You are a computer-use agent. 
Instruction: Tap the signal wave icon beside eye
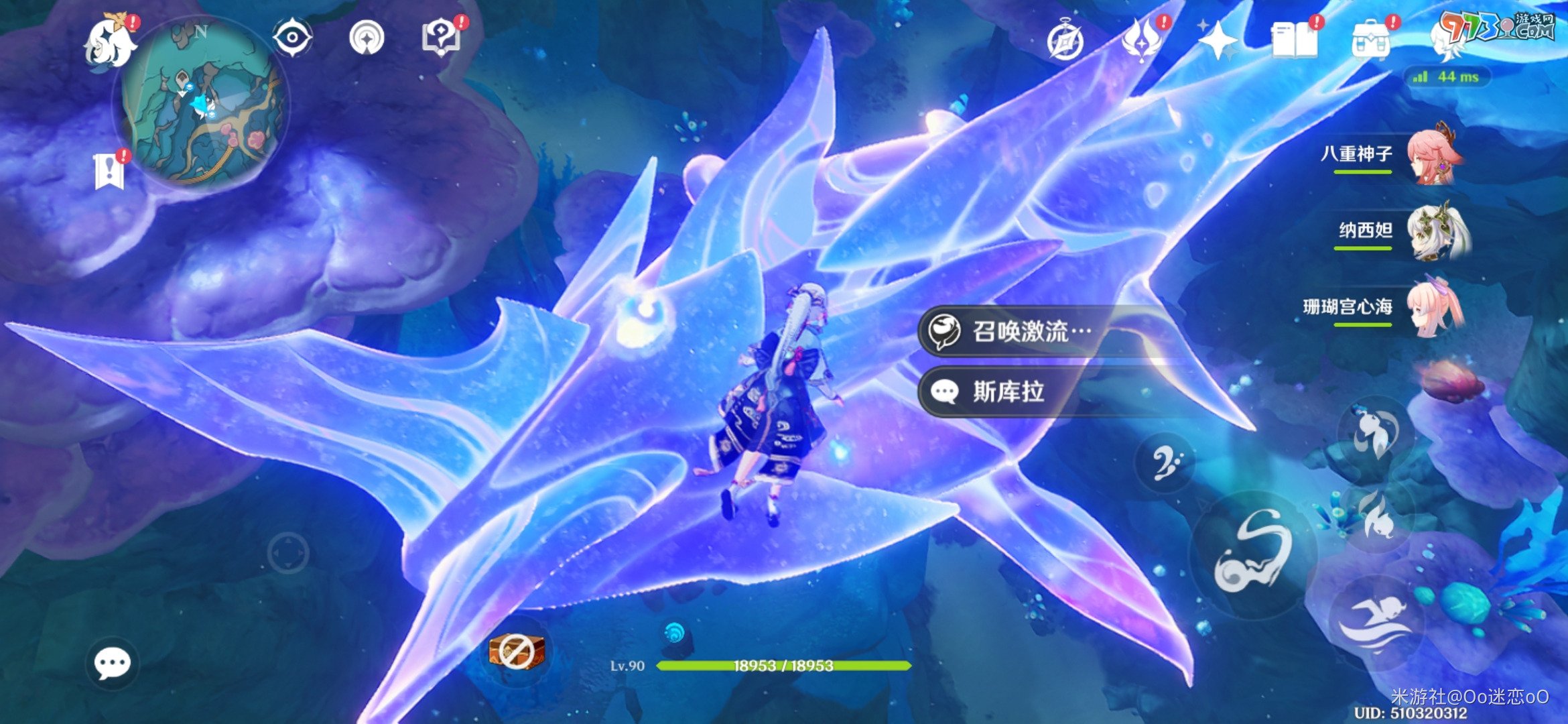[367, 38]
